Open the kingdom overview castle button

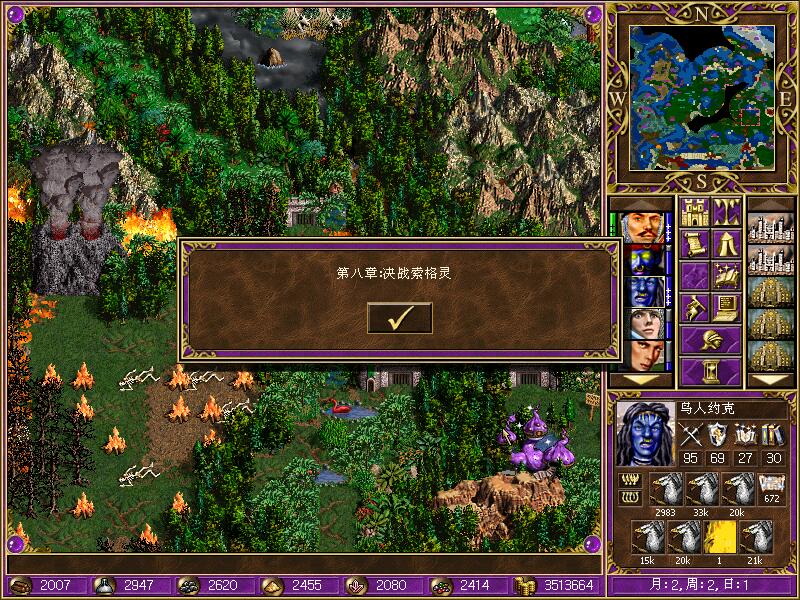(x=695, y=213)
